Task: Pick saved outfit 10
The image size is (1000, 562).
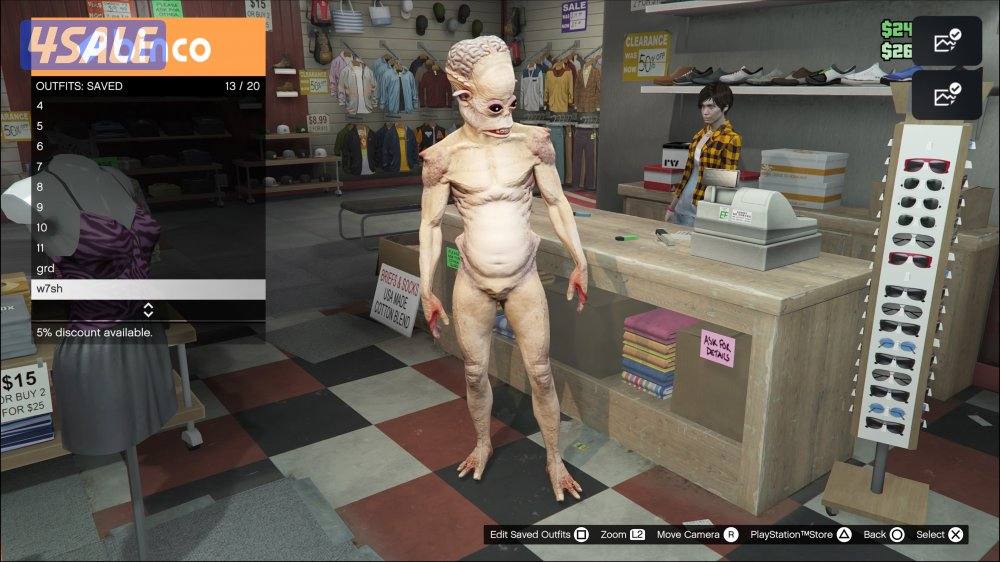Action: coord(148,227)
